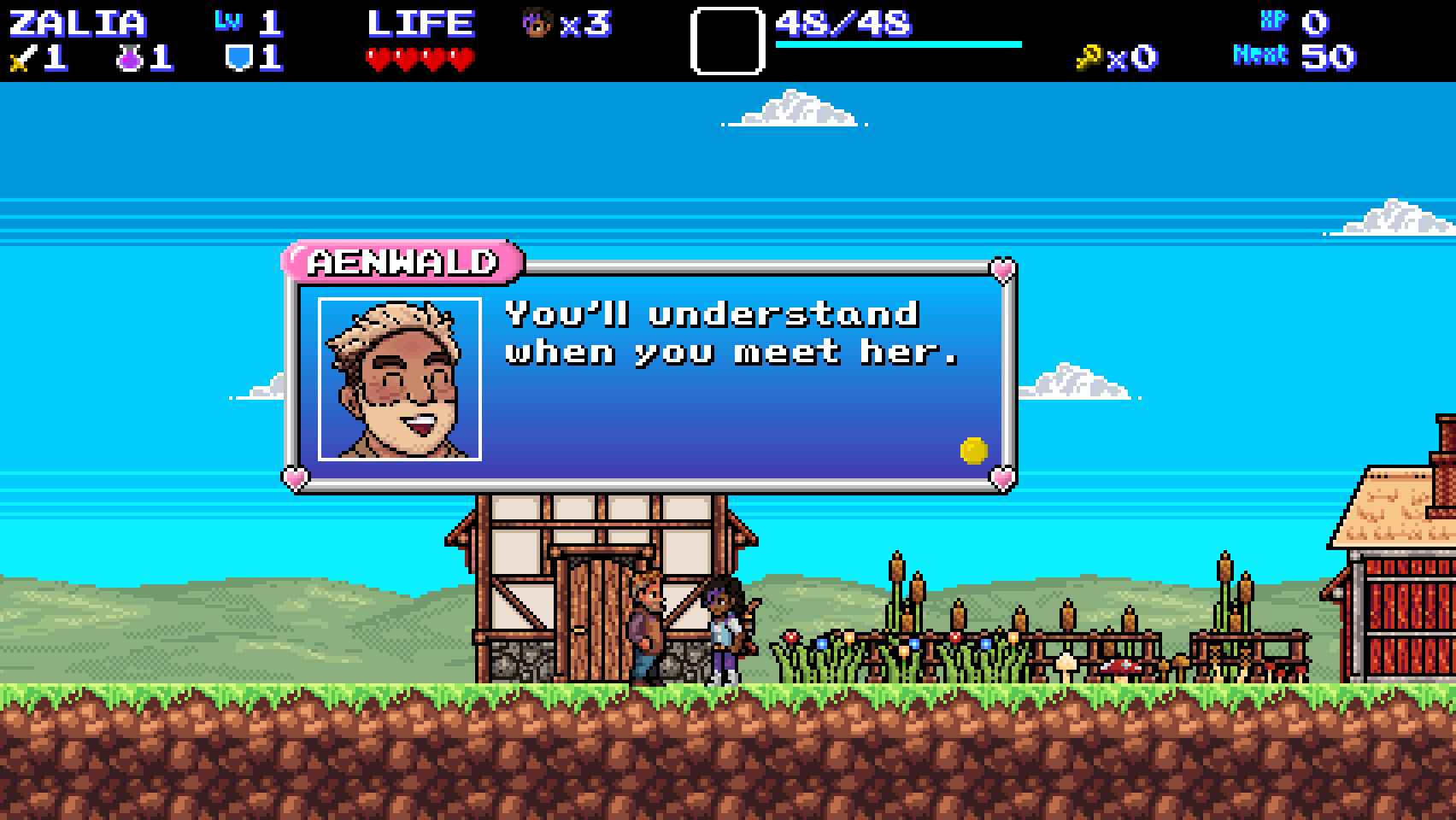Click the bottom-left heart of the dialogue frame
Screen dimensions: 1456x820
click(x=295, y=480)
